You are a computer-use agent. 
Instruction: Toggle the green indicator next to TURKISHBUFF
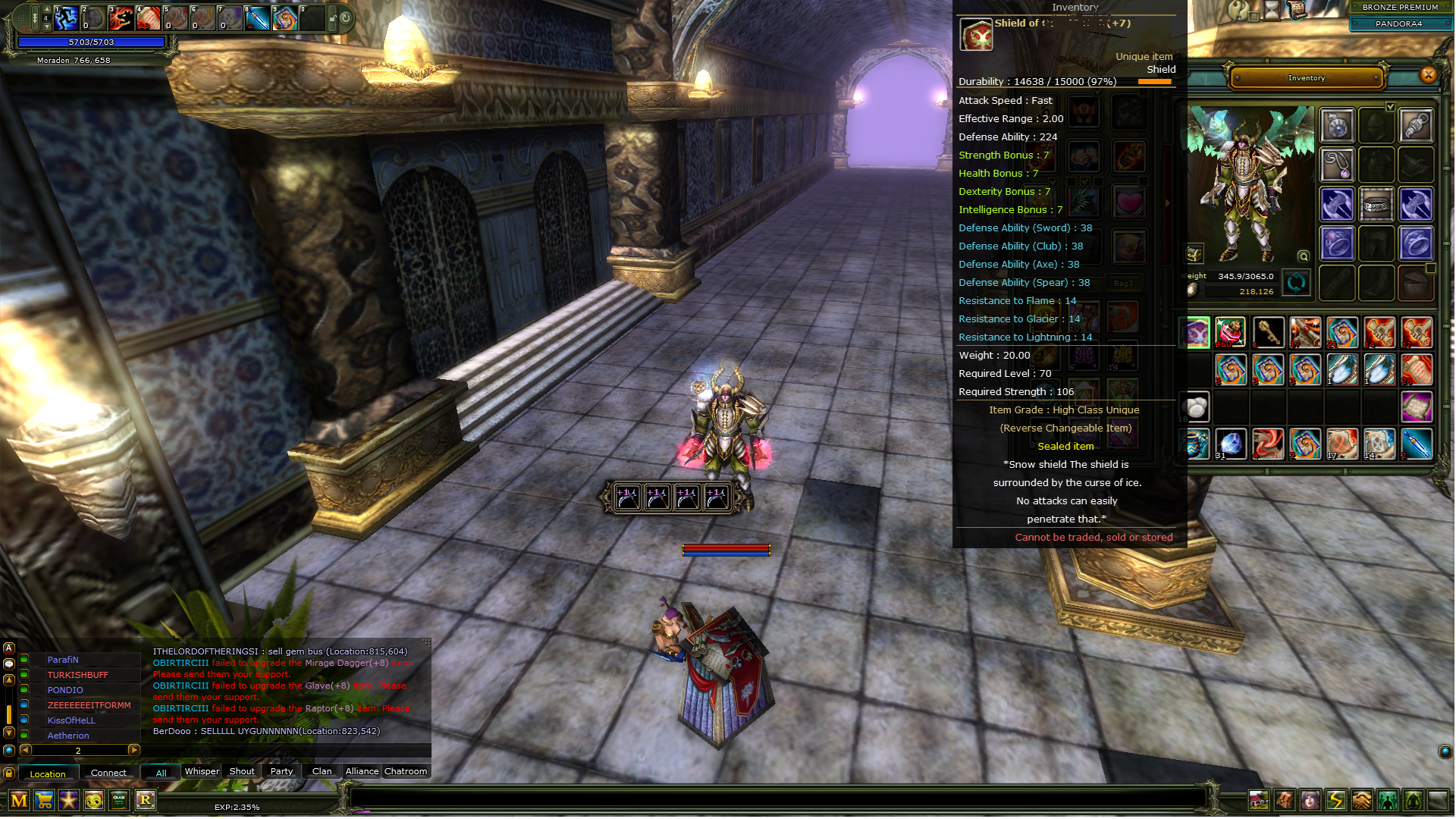pos(24,674)
